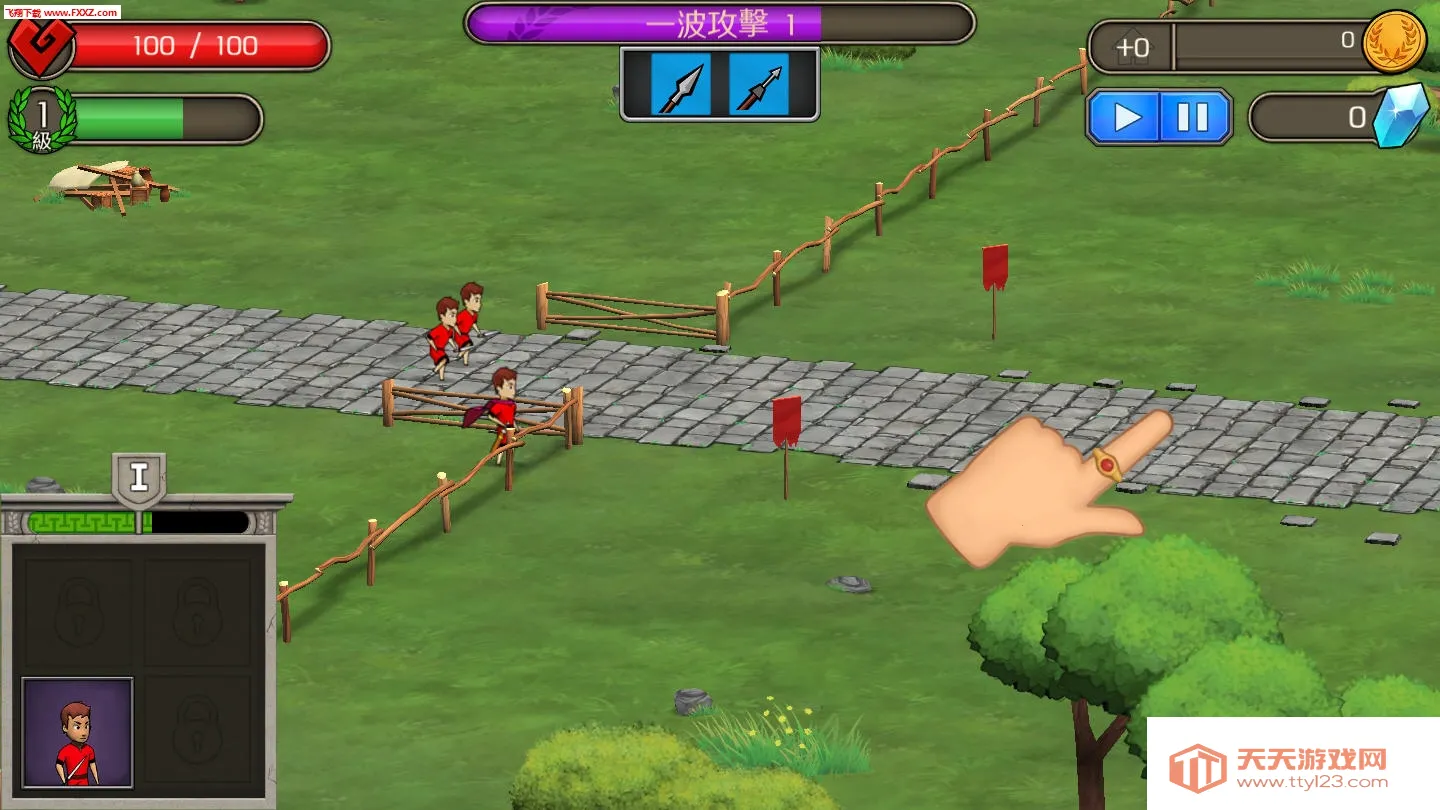Screen dimensions: 1440x810
Task: Click the level 1 laurel wreath badge
Action: (42, 120)
